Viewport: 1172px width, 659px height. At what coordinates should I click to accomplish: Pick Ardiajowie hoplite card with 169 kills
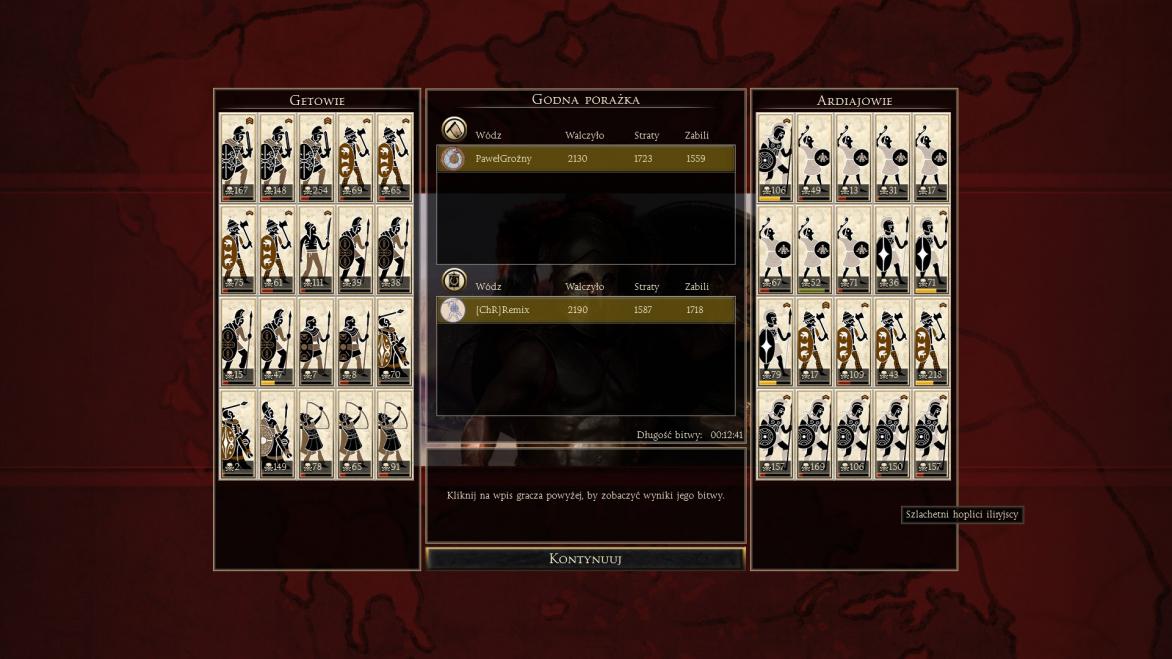point(814,434)
